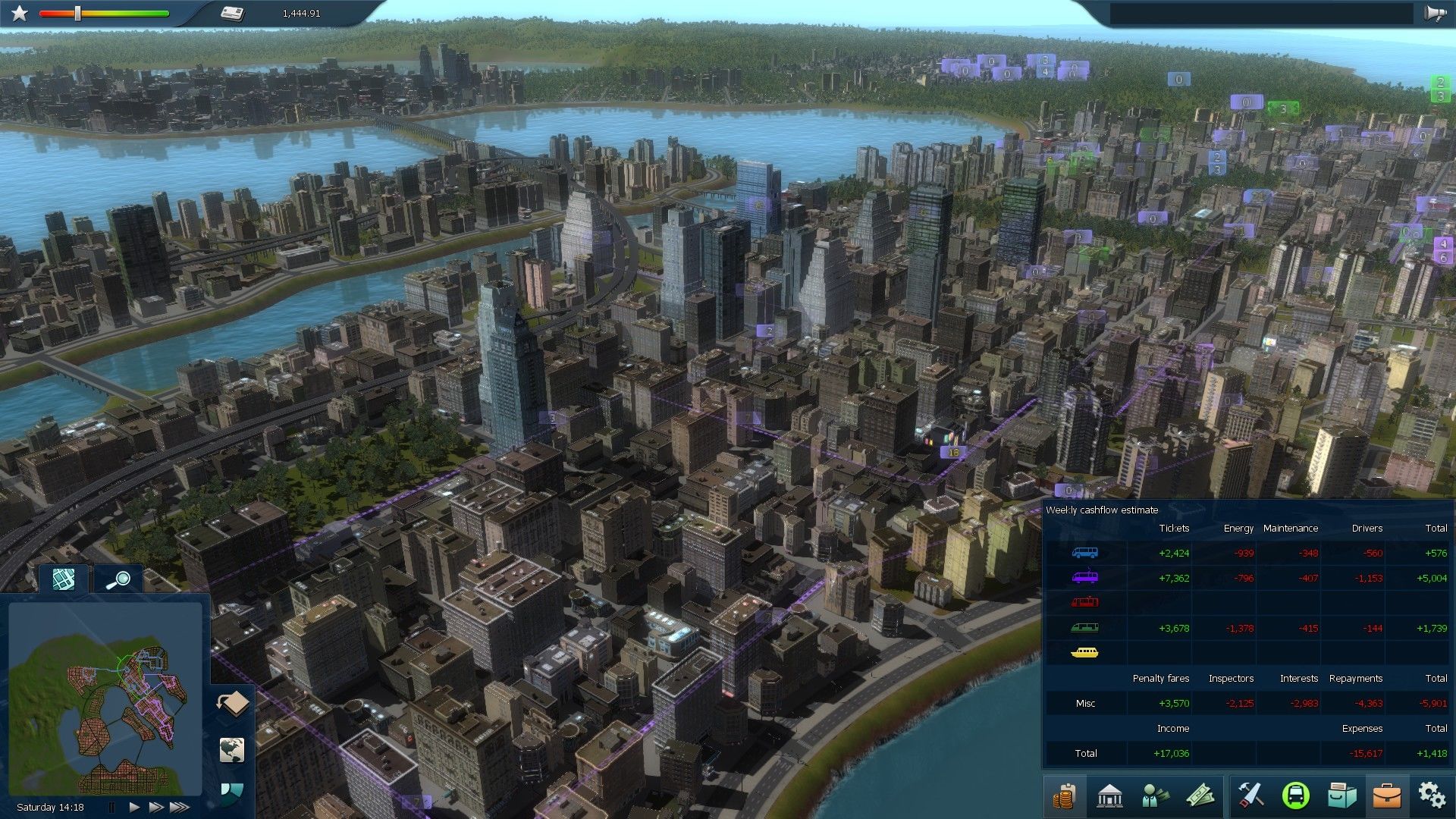Open the bank loans building icon
The width and height of the screenshot is (1456, 819).
click(x=1109, y=796)
